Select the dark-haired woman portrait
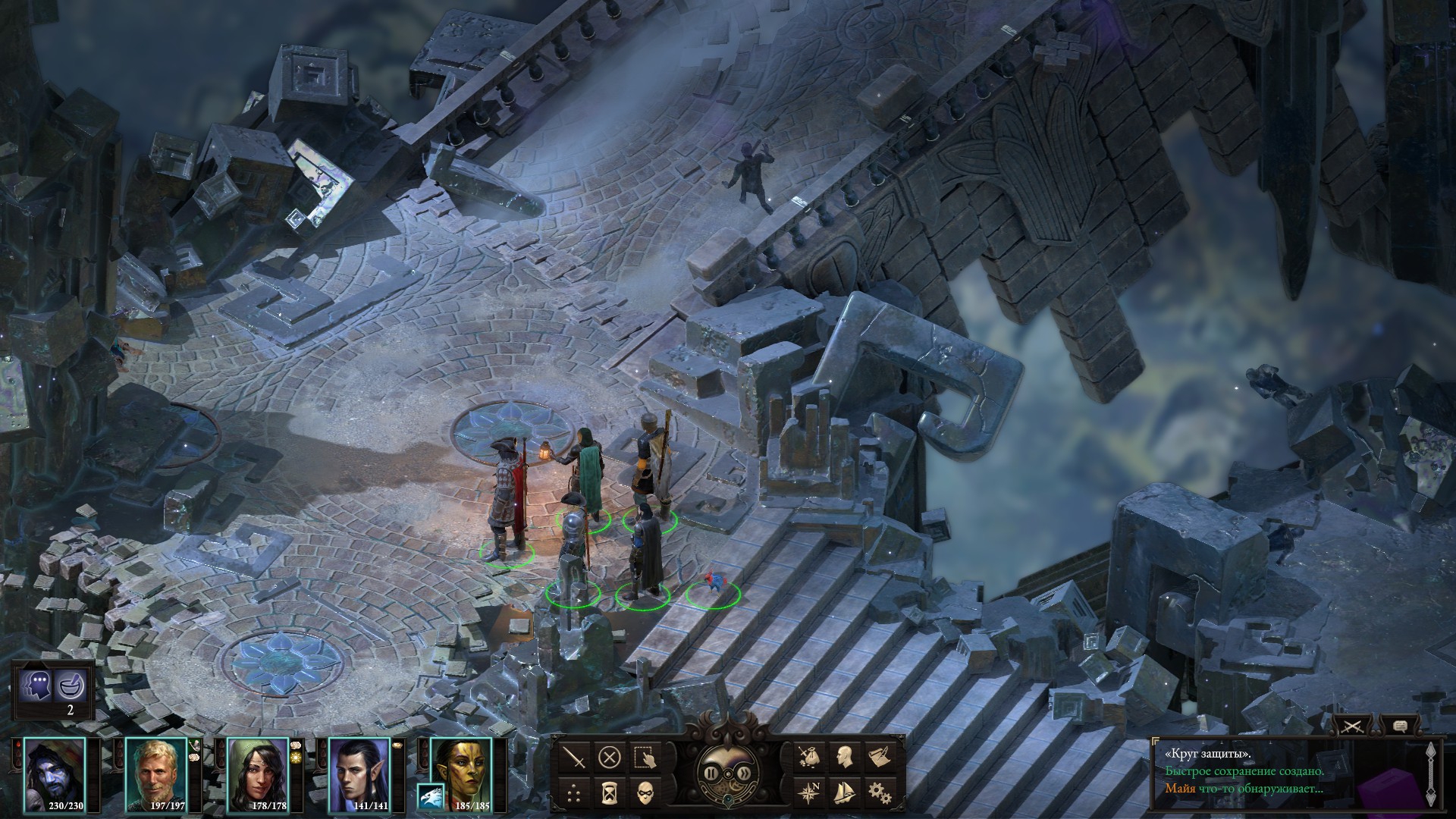Viewport: 1456px width, 819px height. tap(258, 775)
